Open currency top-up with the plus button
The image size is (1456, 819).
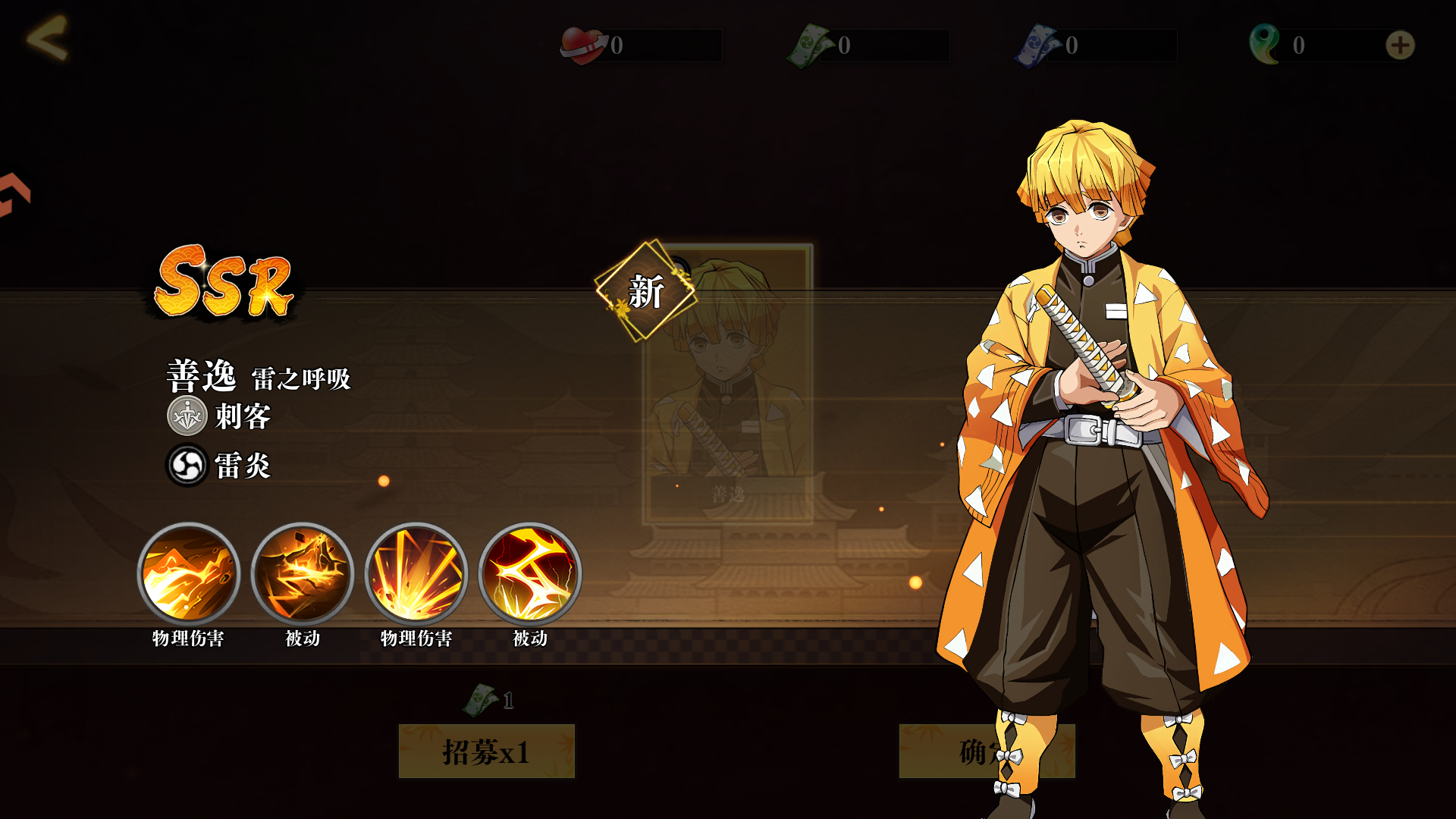[x=1400, y=45]
